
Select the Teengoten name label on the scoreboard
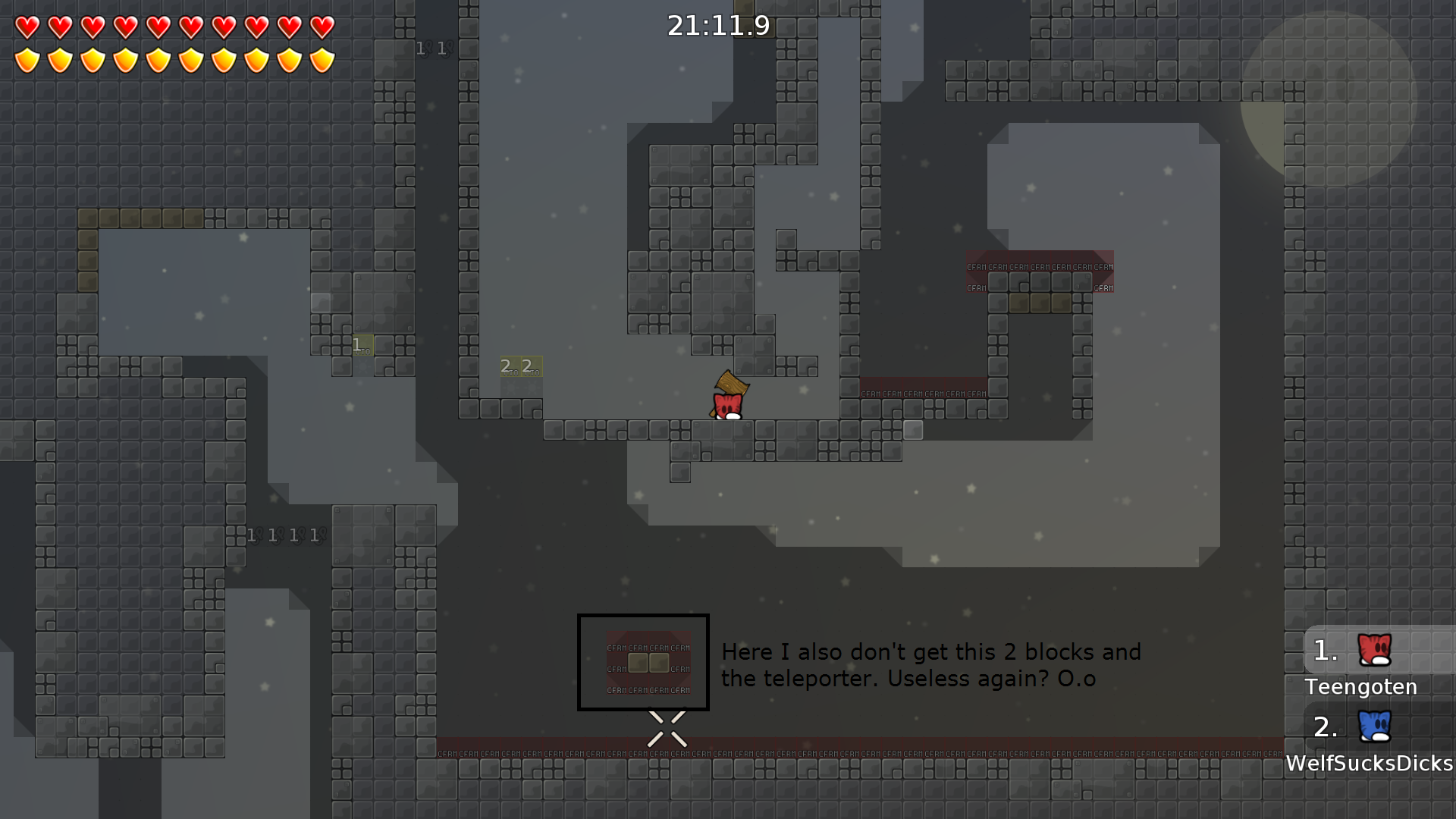click(1360, 687)
